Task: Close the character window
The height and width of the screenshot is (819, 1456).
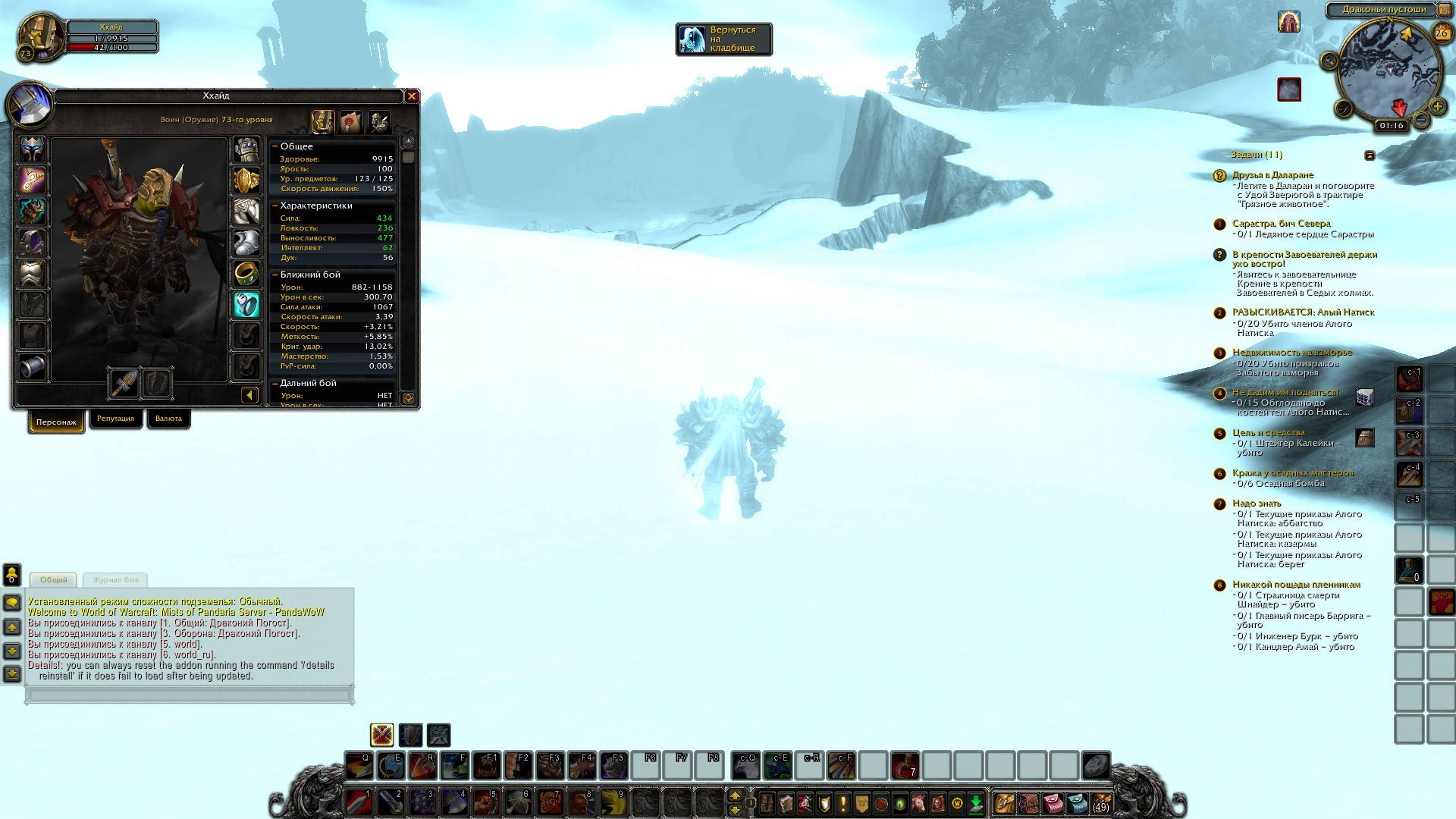Action: pos(412,96)
